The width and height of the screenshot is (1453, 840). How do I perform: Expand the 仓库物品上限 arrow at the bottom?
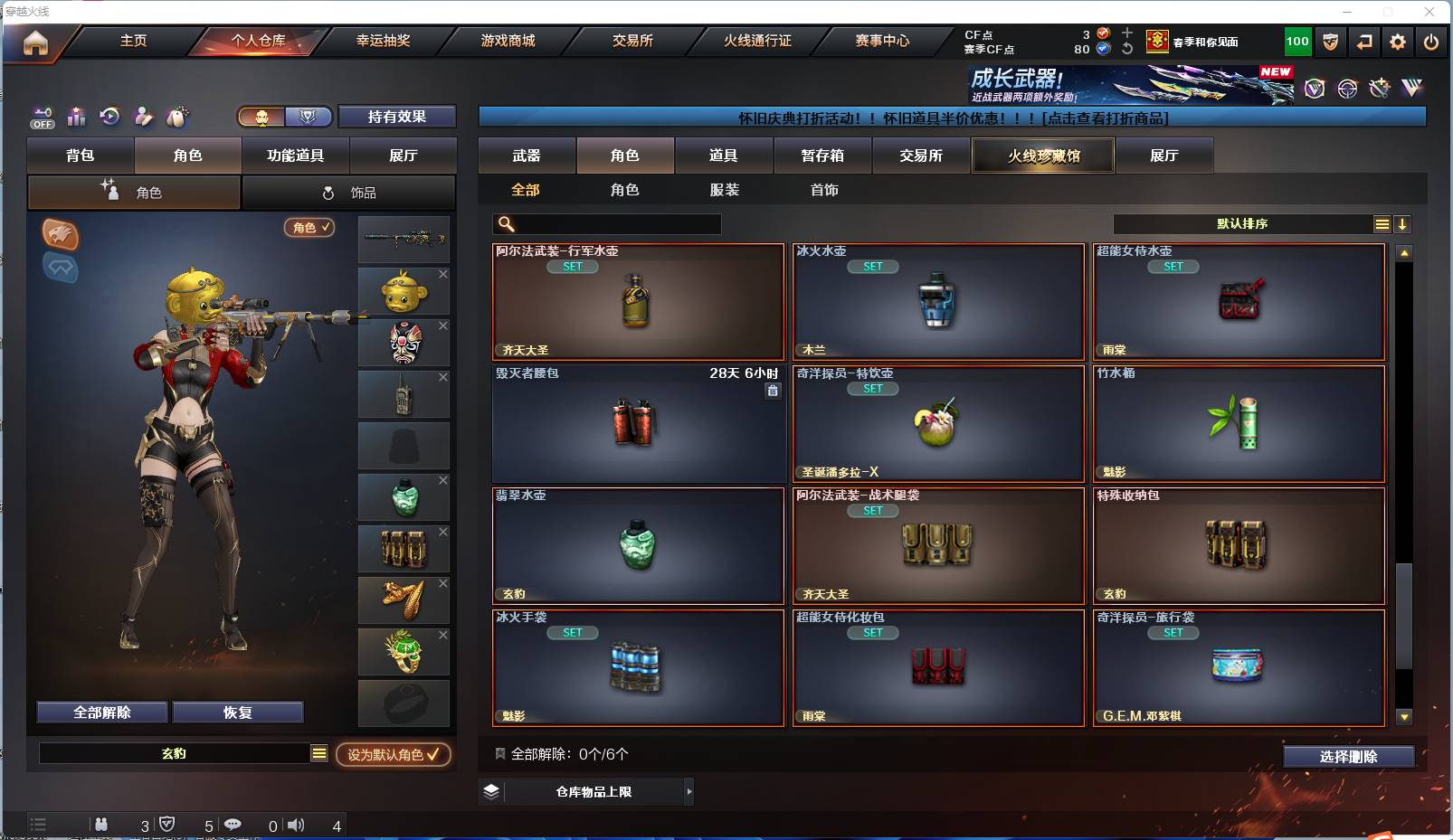(x=688, y=791)
